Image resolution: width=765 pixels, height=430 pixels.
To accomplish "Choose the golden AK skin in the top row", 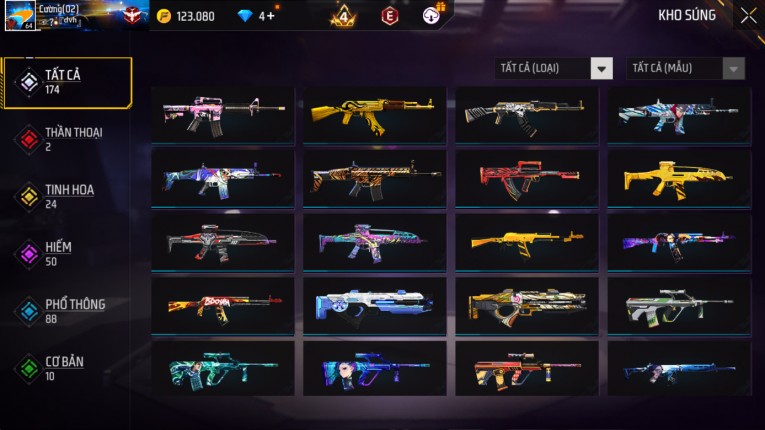I will tap(375, 114).
